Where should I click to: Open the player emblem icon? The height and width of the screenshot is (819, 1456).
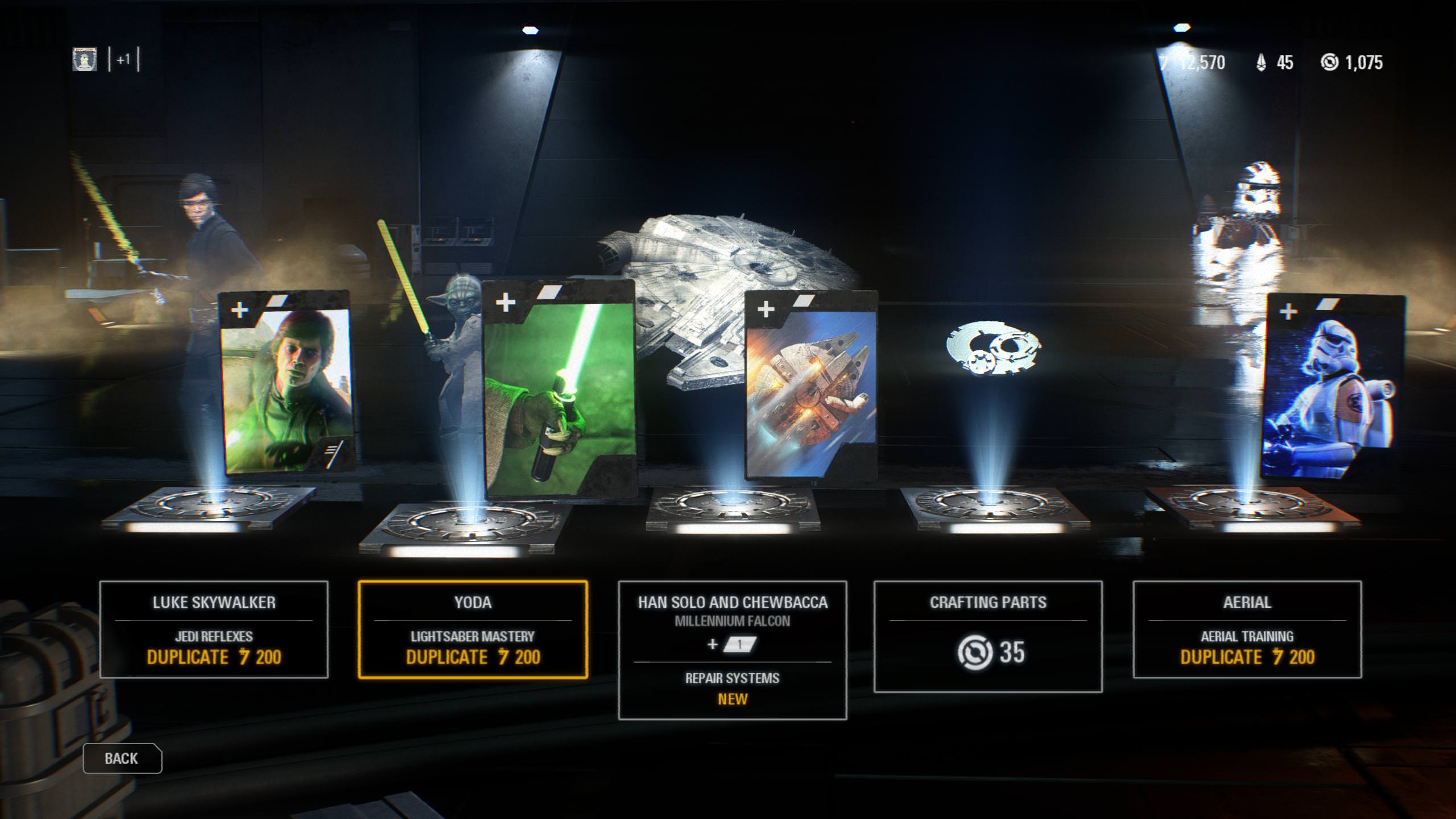(85, 60)
